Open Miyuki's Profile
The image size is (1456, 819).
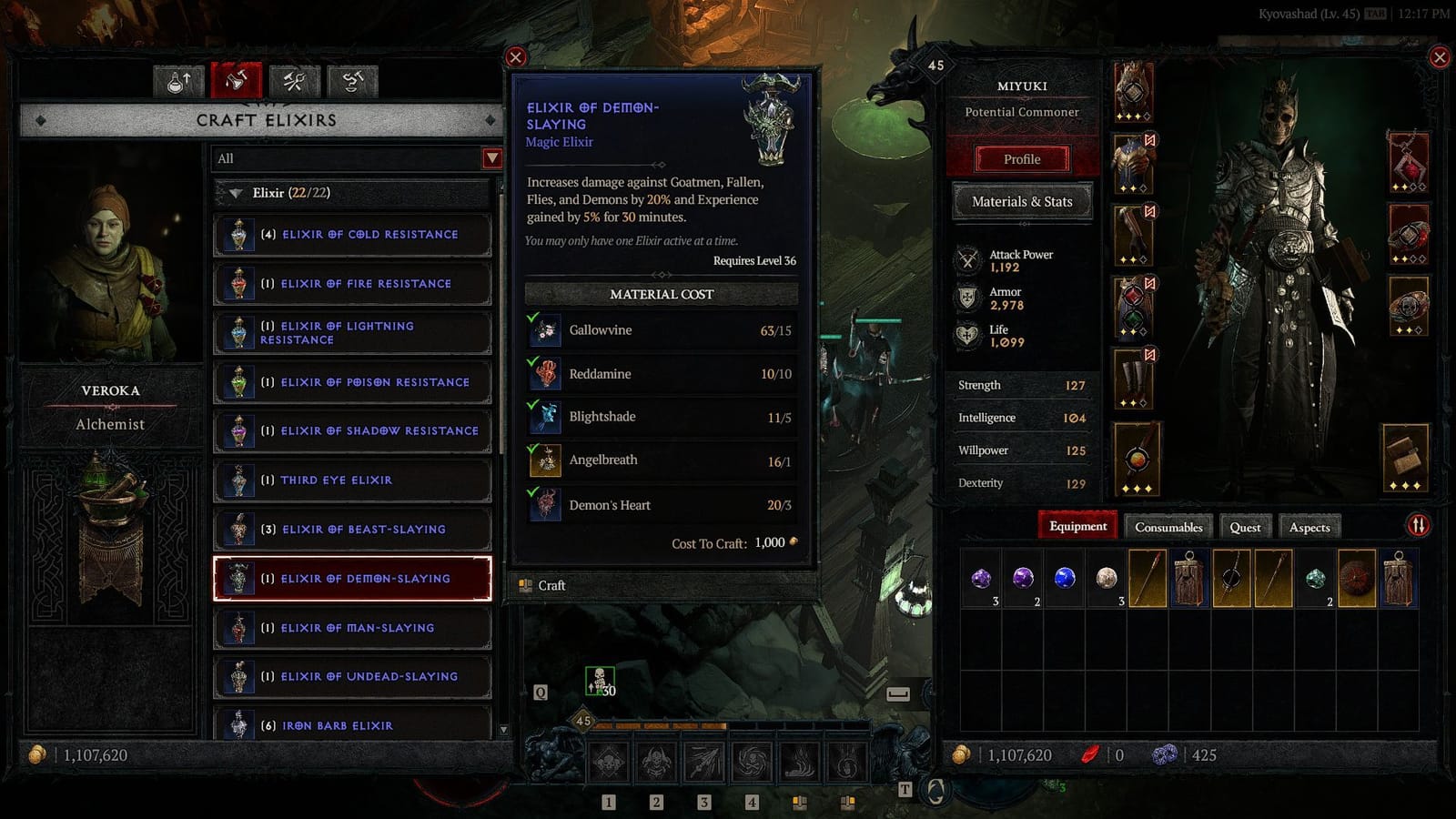(x=1021, y=159)
